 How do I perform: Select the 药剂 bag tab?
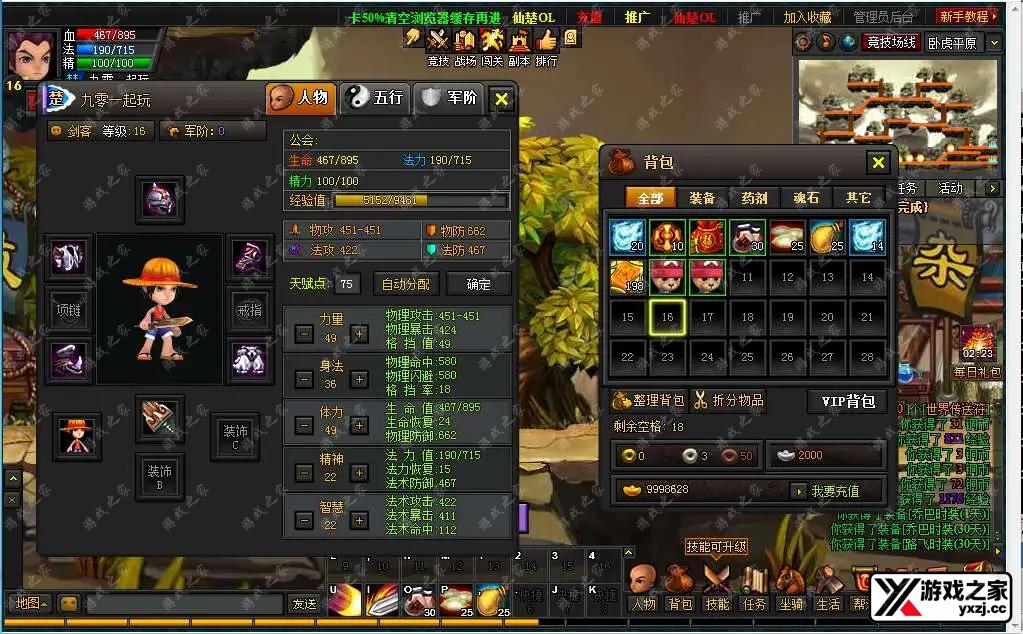coord(754,198)
